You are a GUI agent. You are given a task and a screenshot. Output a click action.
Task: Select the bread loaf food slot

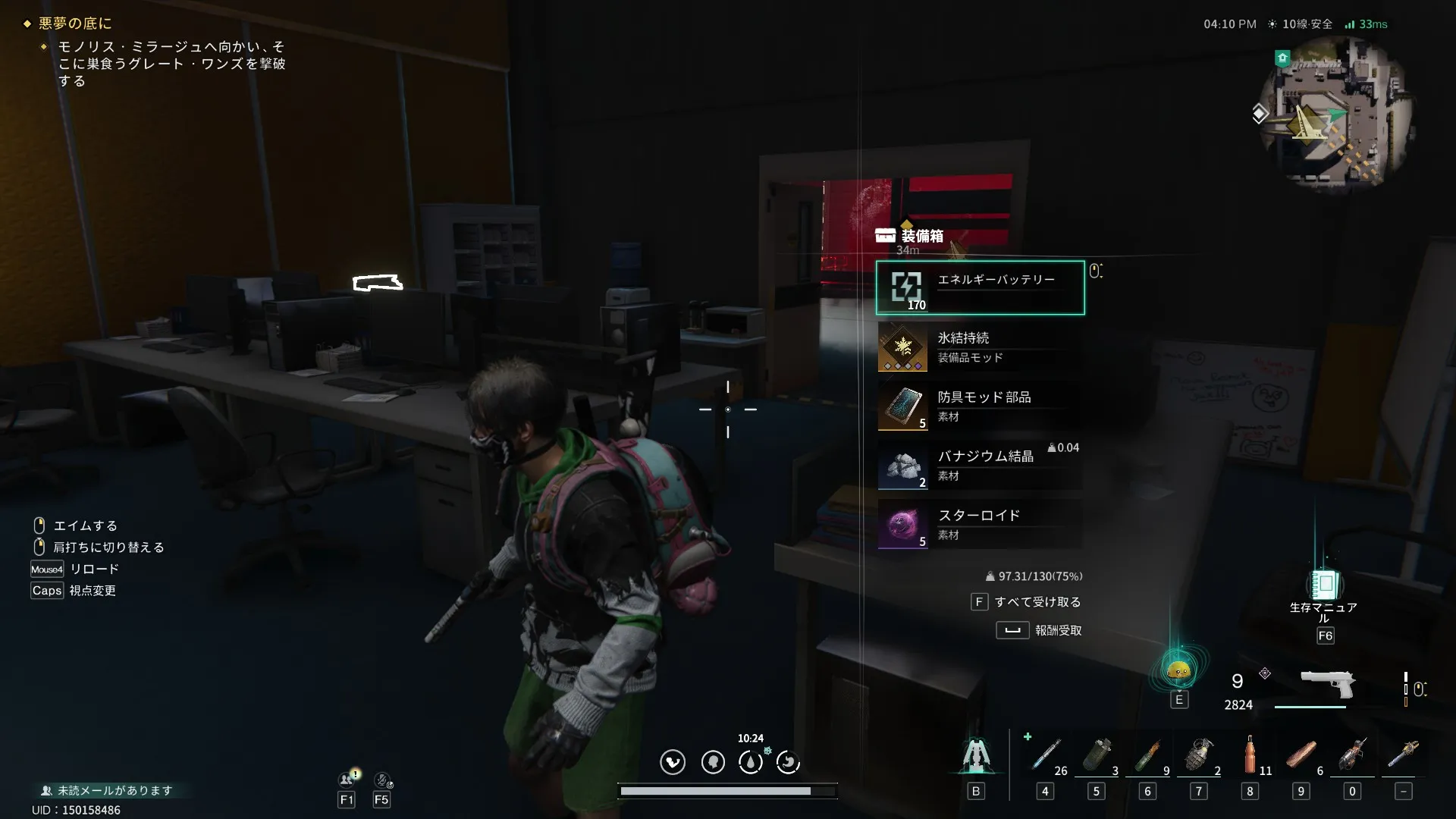point(1301,755)
